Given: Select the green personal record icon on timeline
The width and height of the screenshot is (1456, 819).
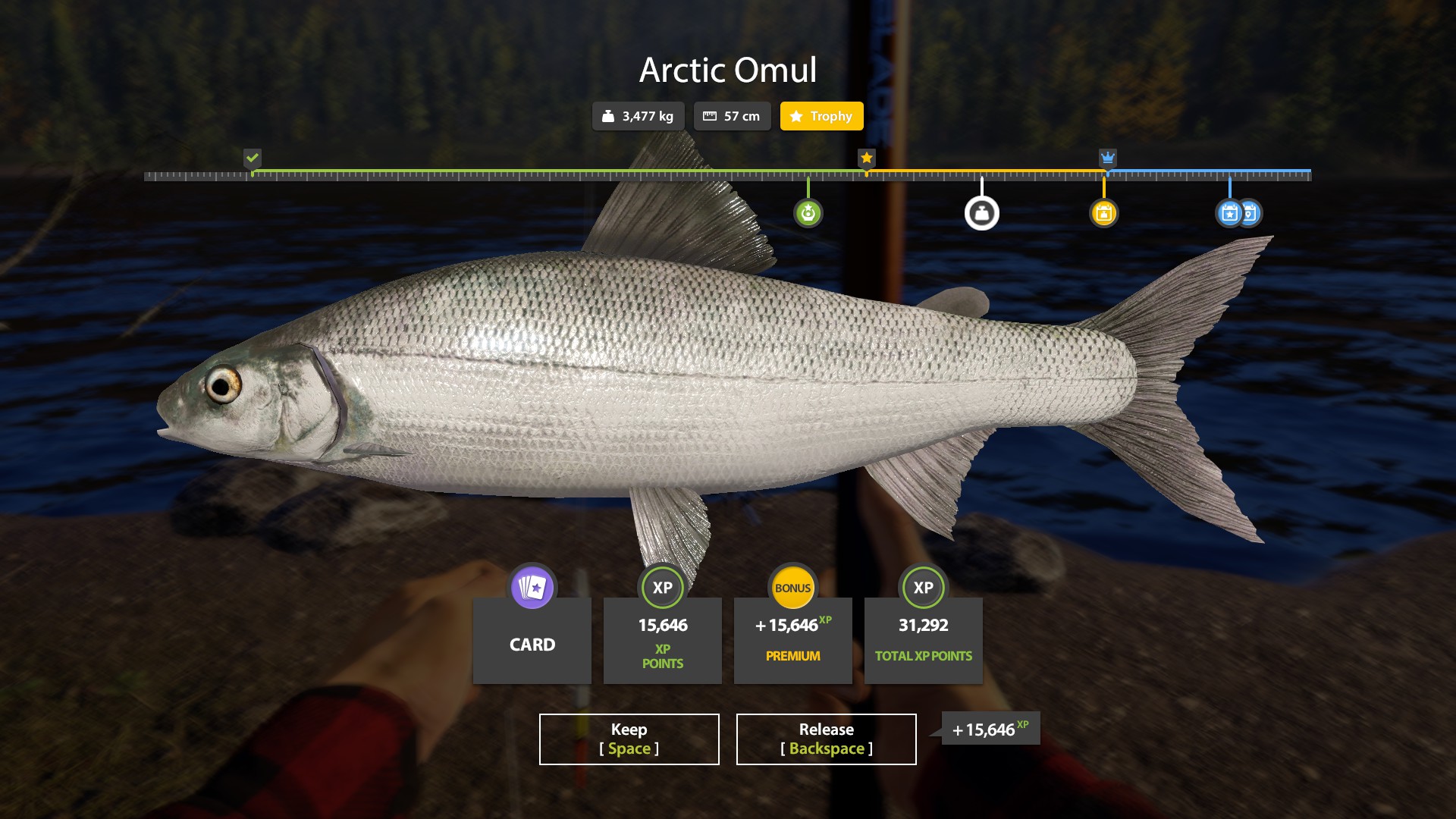Looking at the screenshot, I should tap(808, 213).
